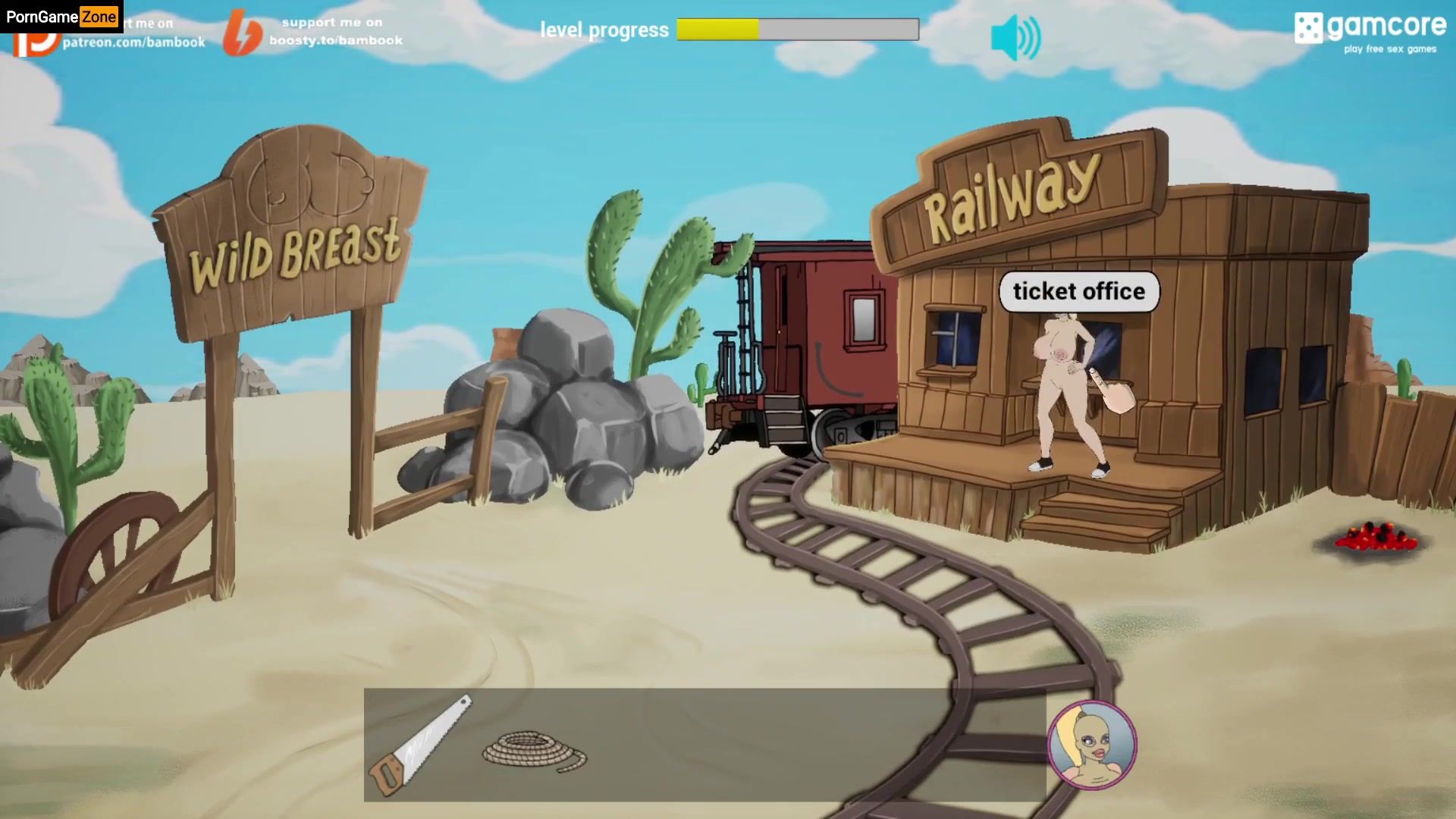Select the hand saw in inventory
The width and height of the screenshot is (1456, 819).
tap(419, 744)
